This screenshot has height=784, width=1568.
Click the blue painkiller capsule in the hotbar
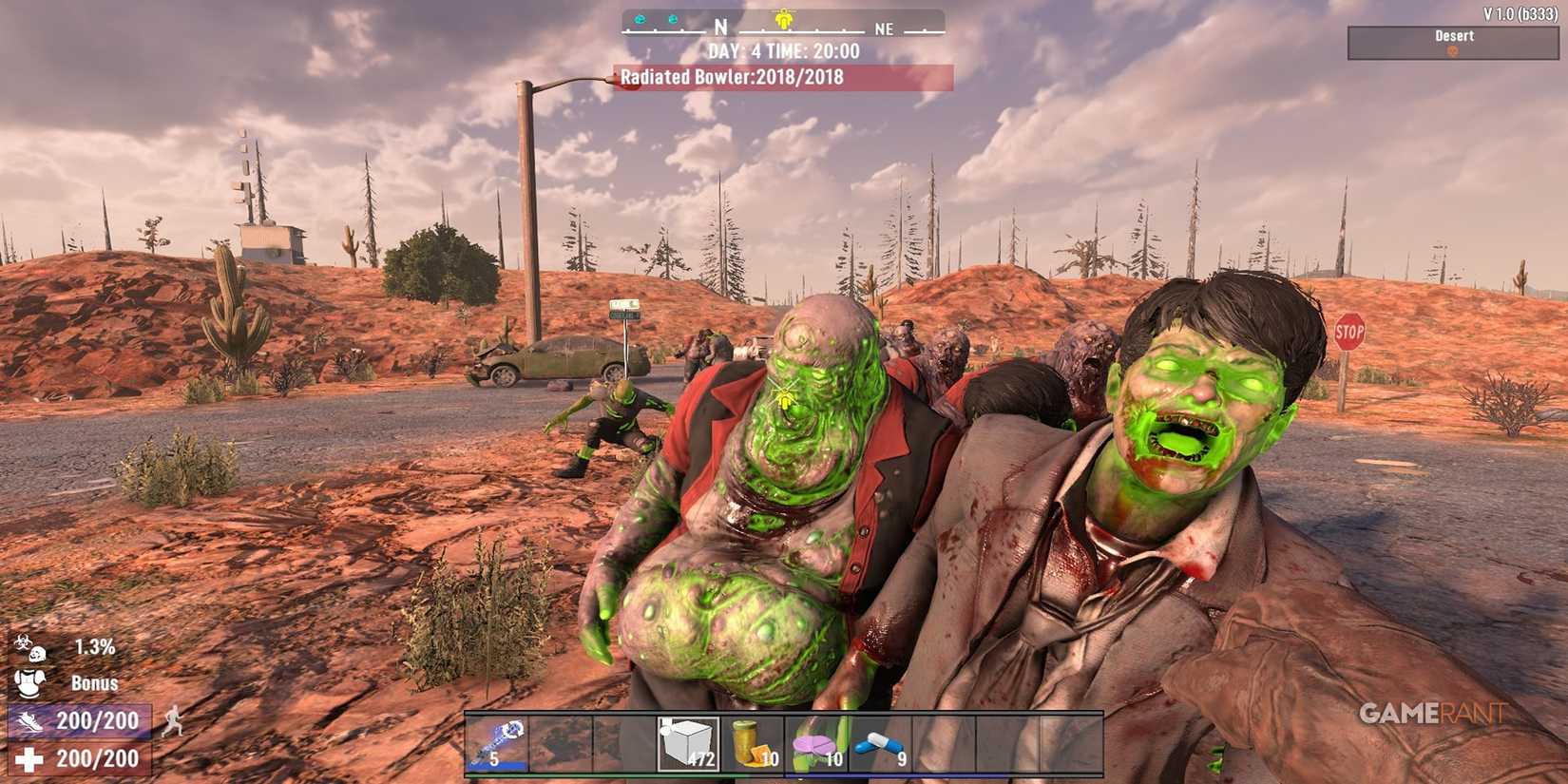click(x=879, y=746)
